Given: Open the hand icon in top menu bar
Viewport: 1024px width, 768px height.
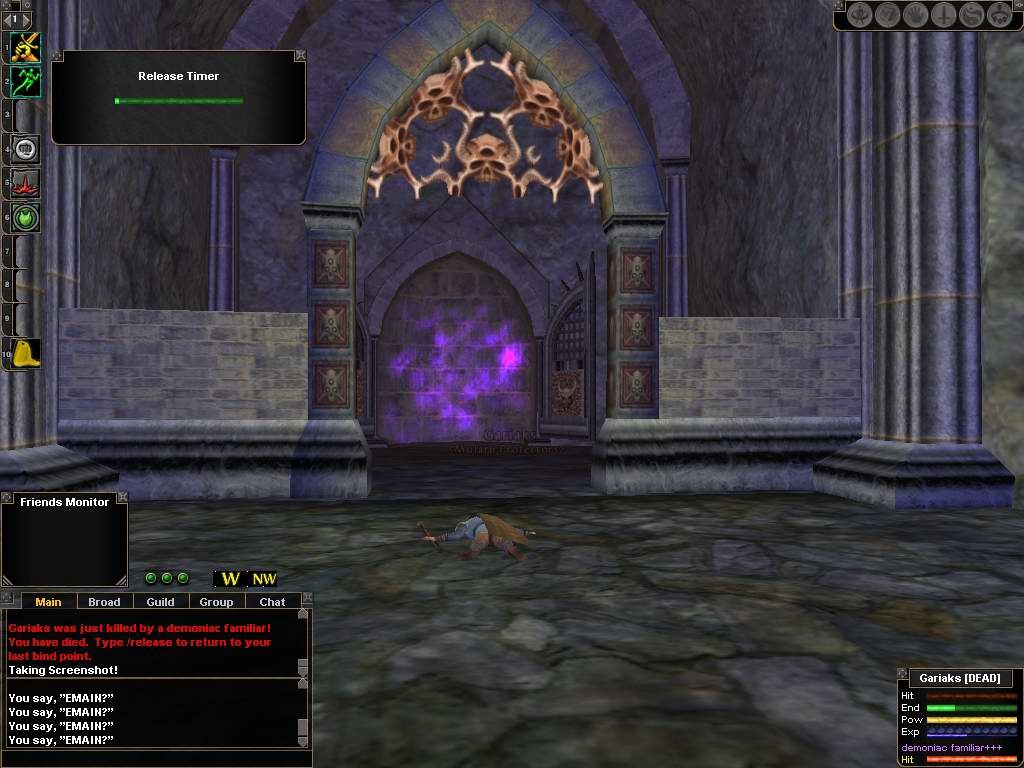Looking at the screenshot, I should [915, 15].
